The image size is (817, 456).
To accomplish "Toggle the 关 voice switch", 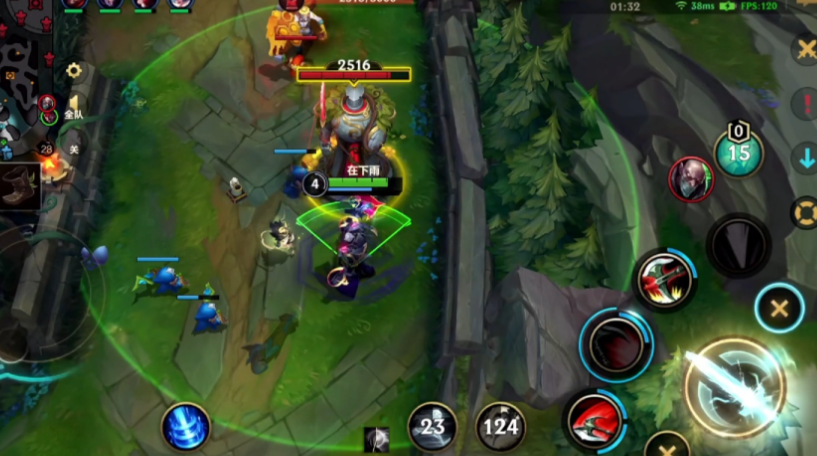I will pyautogui.click(x=73, y=149).
